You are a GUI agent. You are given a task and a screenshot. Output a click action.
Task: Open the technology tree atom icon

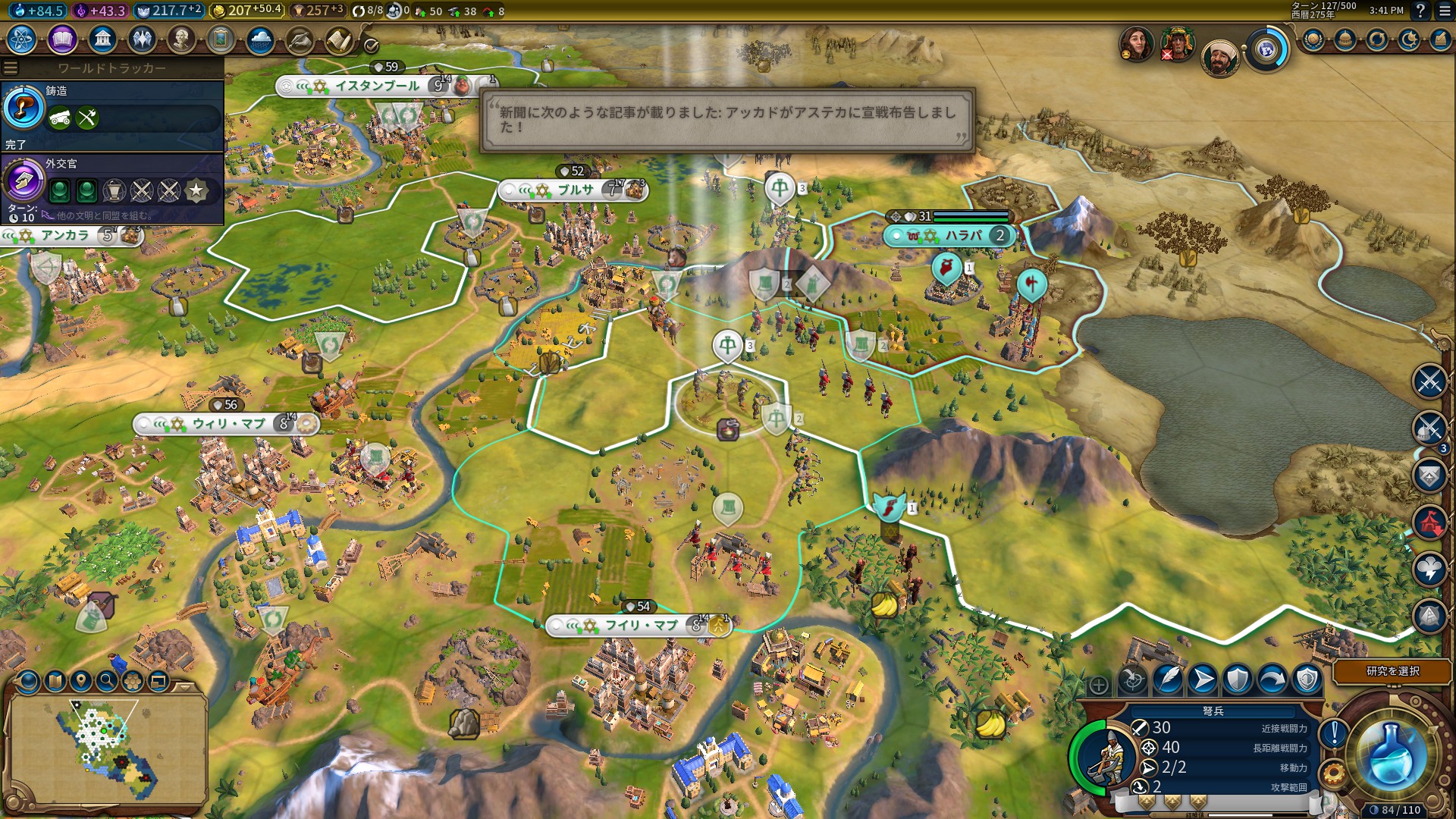coord(22,39)
